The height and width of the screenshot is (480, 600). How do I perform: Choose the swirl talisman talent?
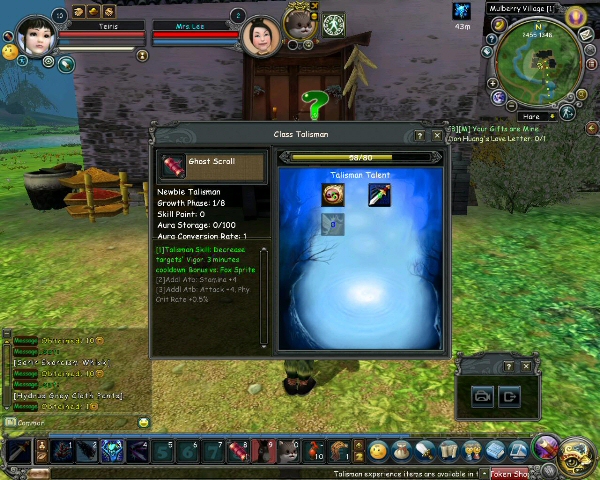click(333, 195)
